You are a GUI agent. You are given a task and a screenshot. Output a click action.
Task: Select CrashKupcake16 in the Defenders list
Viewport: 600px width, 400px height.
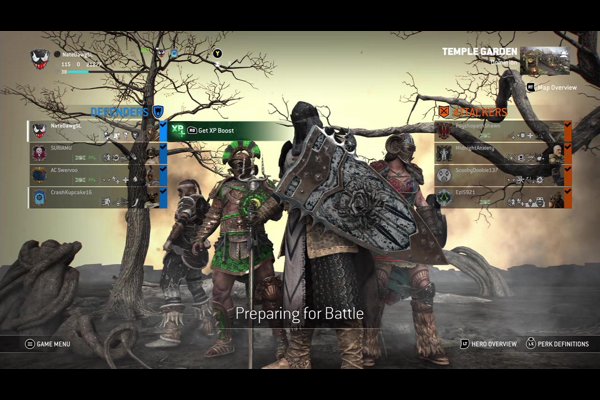coord(95,197)
